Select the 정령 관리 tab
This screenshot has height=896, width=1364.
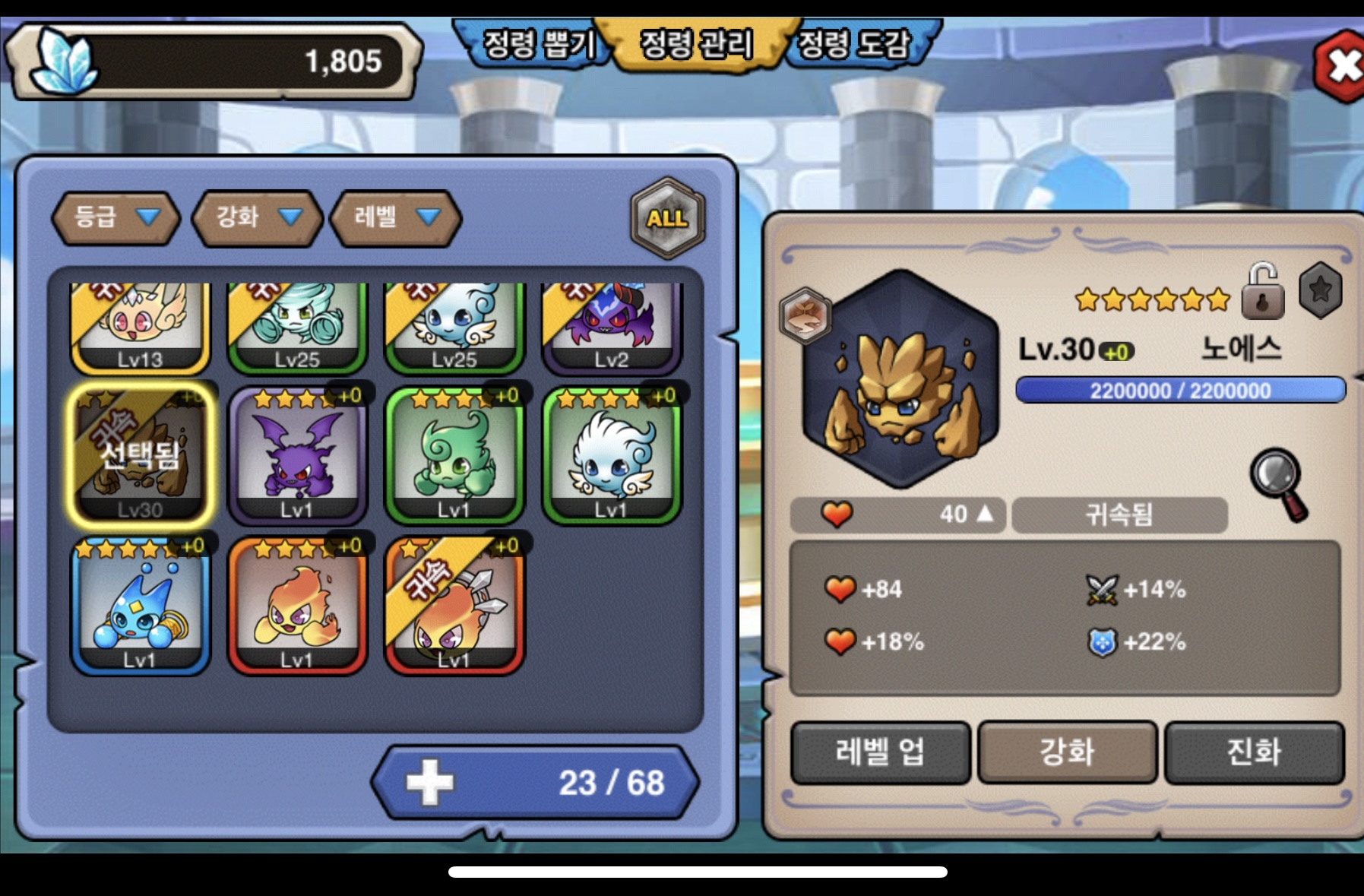pyautogui.click(x=696, y=44)
